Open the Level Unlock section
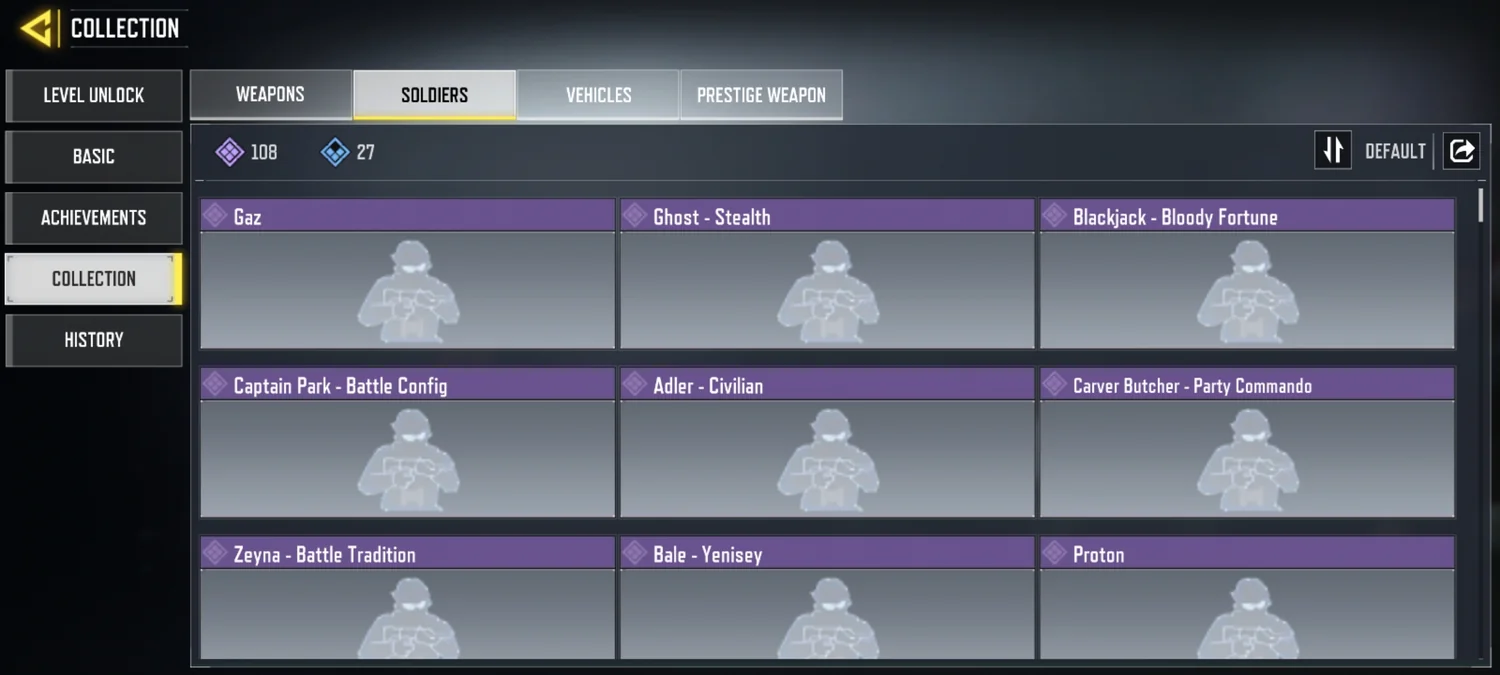The width and height of the screenshot is (1500, 675). [x=94, y=96]
